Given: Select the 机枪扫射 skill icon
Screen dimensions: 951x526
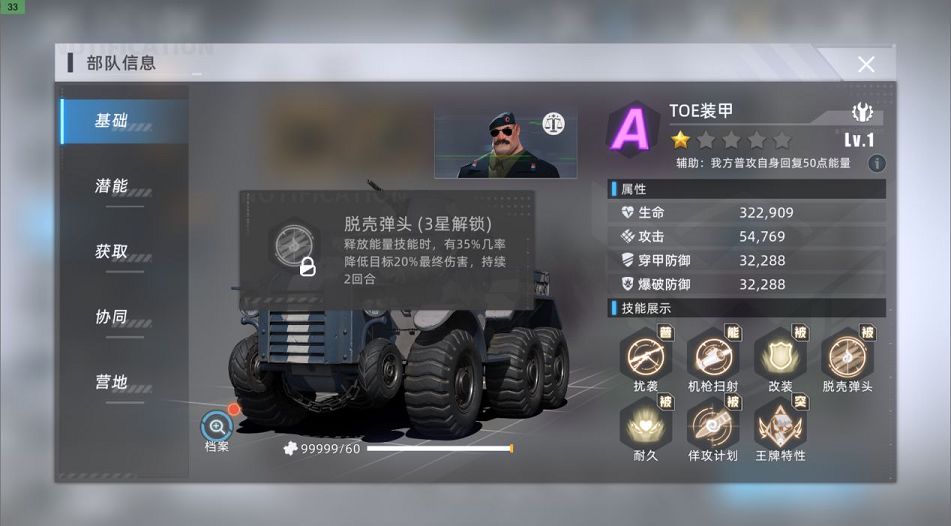Looking at the screenshot, I should click(712, 354).
